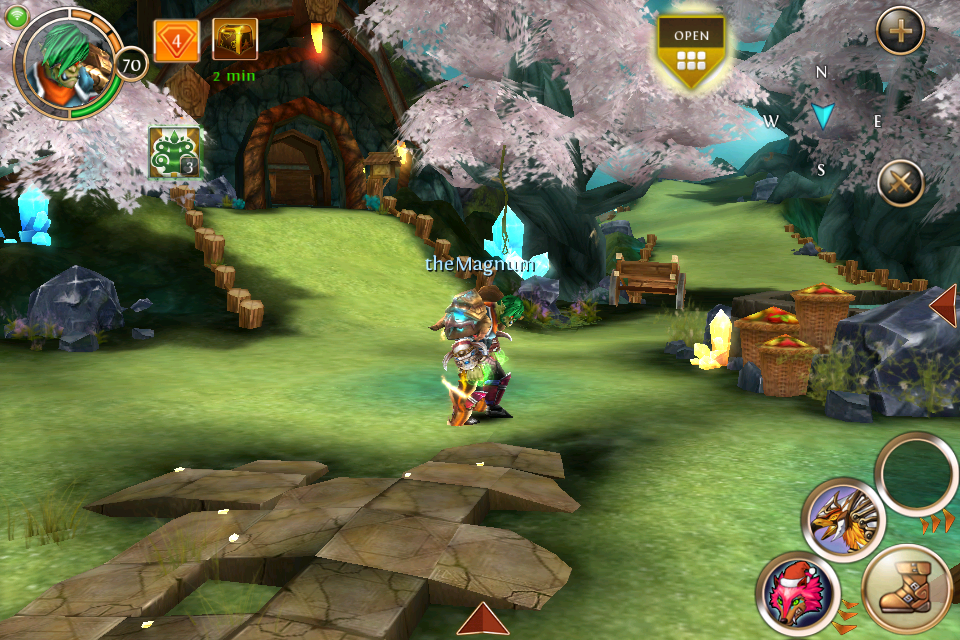
Task: Toggle the crossed swords combat button
Action: (900, 183)
